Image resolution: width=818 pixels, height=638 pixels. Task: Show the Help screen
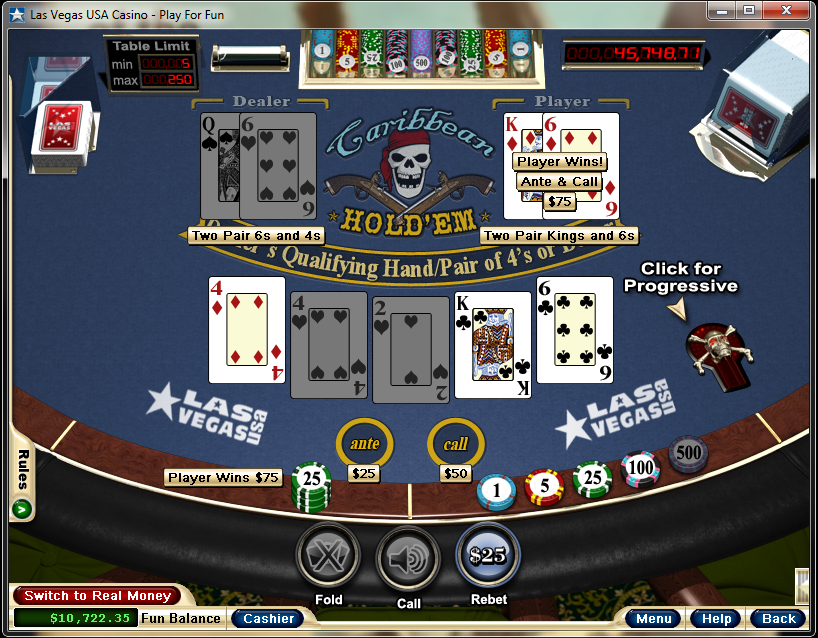point(716,618)
